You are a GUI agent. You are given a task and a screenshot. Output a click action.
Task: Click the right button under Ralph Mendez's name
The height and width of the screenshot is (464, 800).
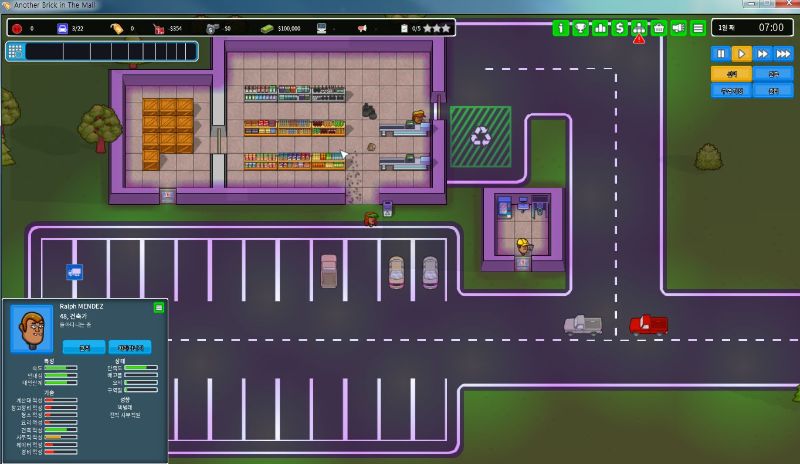(x=129, y=347)
